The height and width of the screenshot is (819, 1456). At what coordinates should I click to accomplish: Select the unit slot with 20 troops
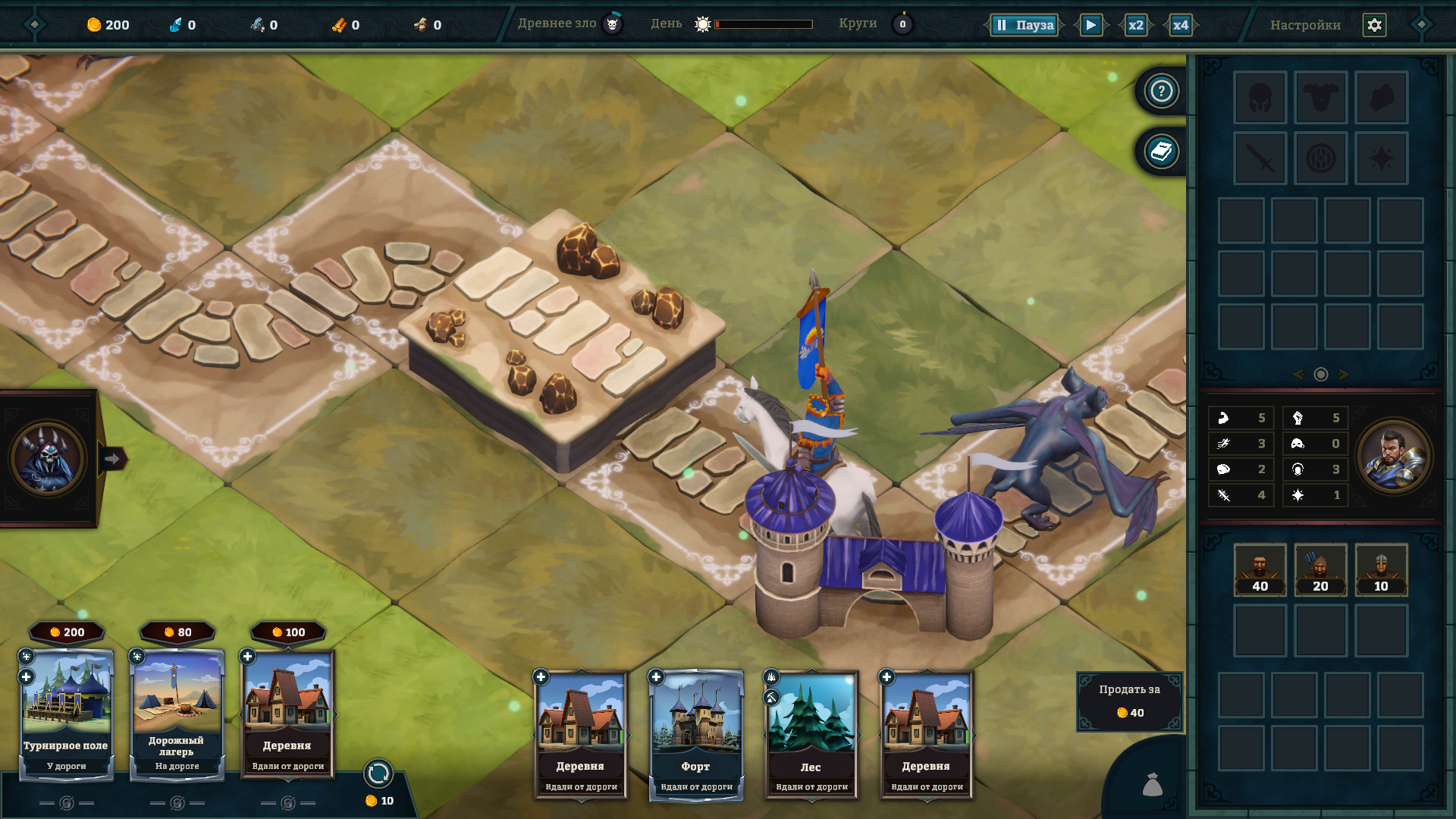[1320, 570]
